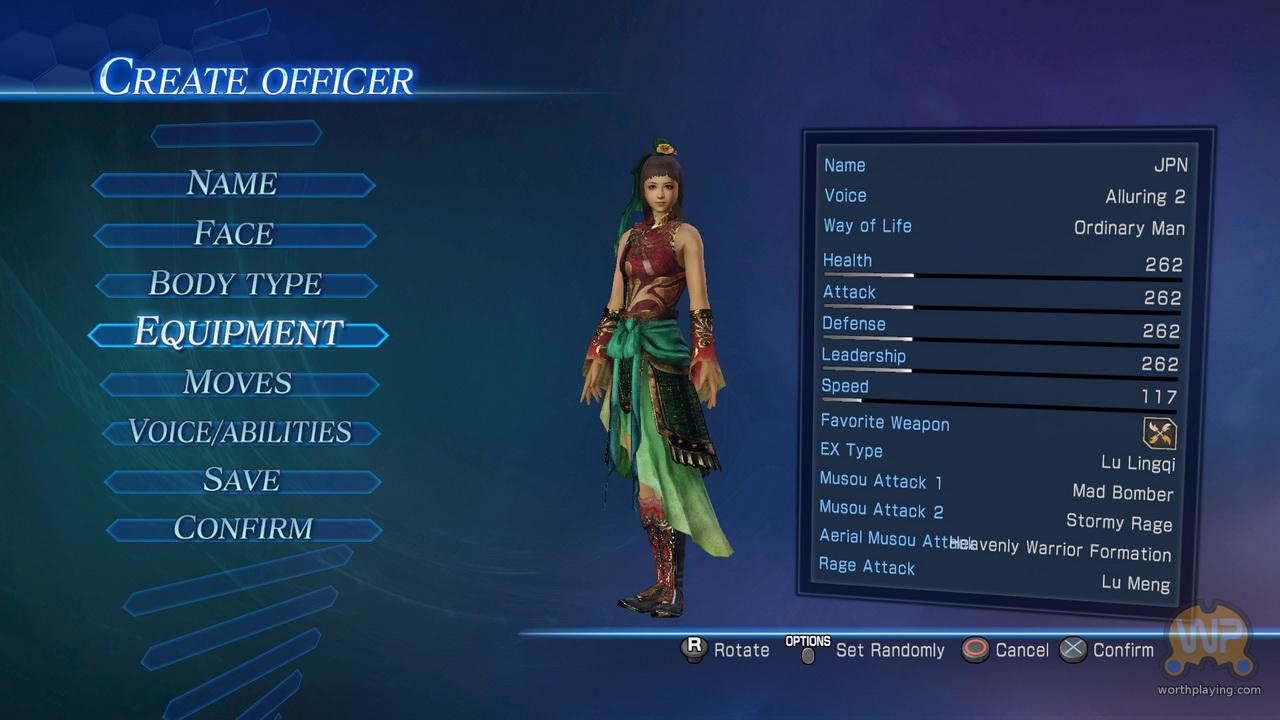Open Voice/Abilities settings
This screenshot has width=1280, height=720.
[x=240, y=432]
